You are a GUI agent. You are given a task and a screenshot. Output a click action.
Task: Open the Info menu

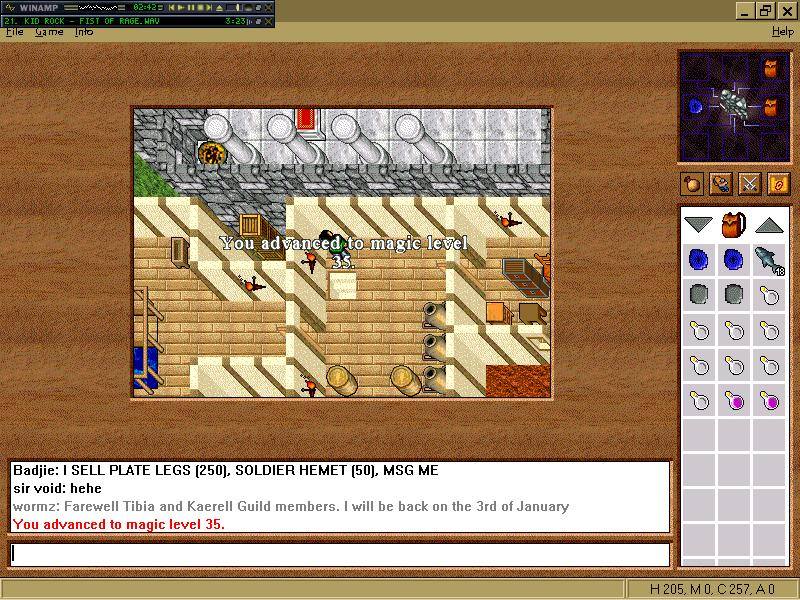(84, 32)
